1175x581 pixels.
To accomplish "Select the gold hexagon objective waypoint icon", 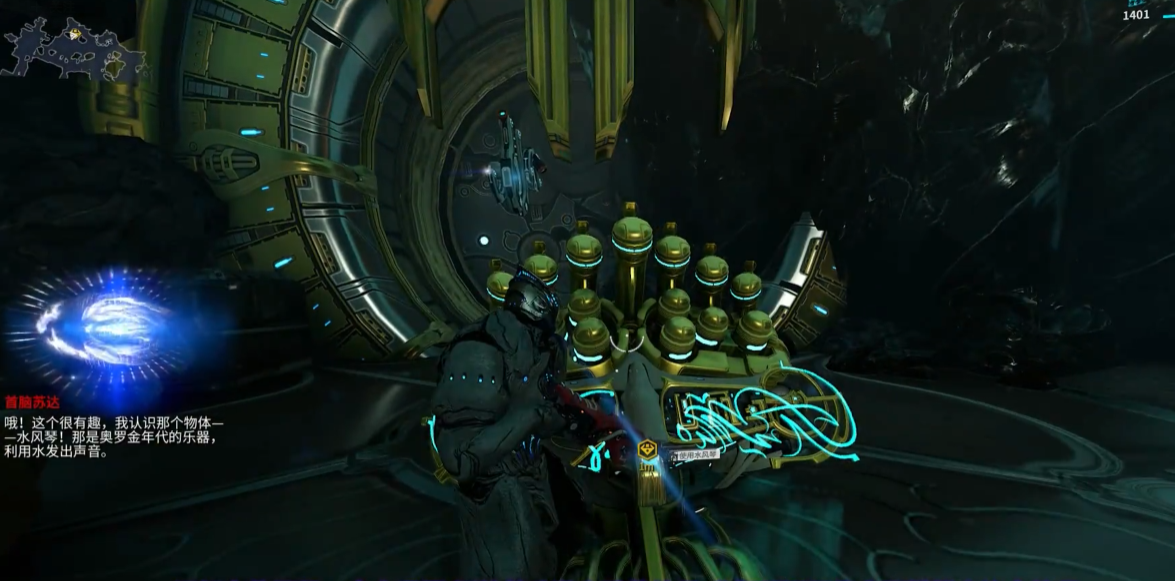I will click(648, 450).
